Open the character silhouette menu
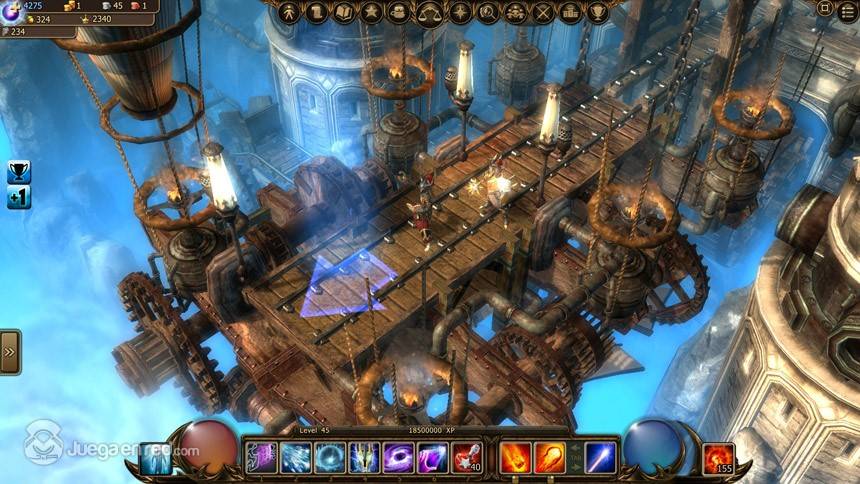The image size is (860, 484). (x=290, y=13)
